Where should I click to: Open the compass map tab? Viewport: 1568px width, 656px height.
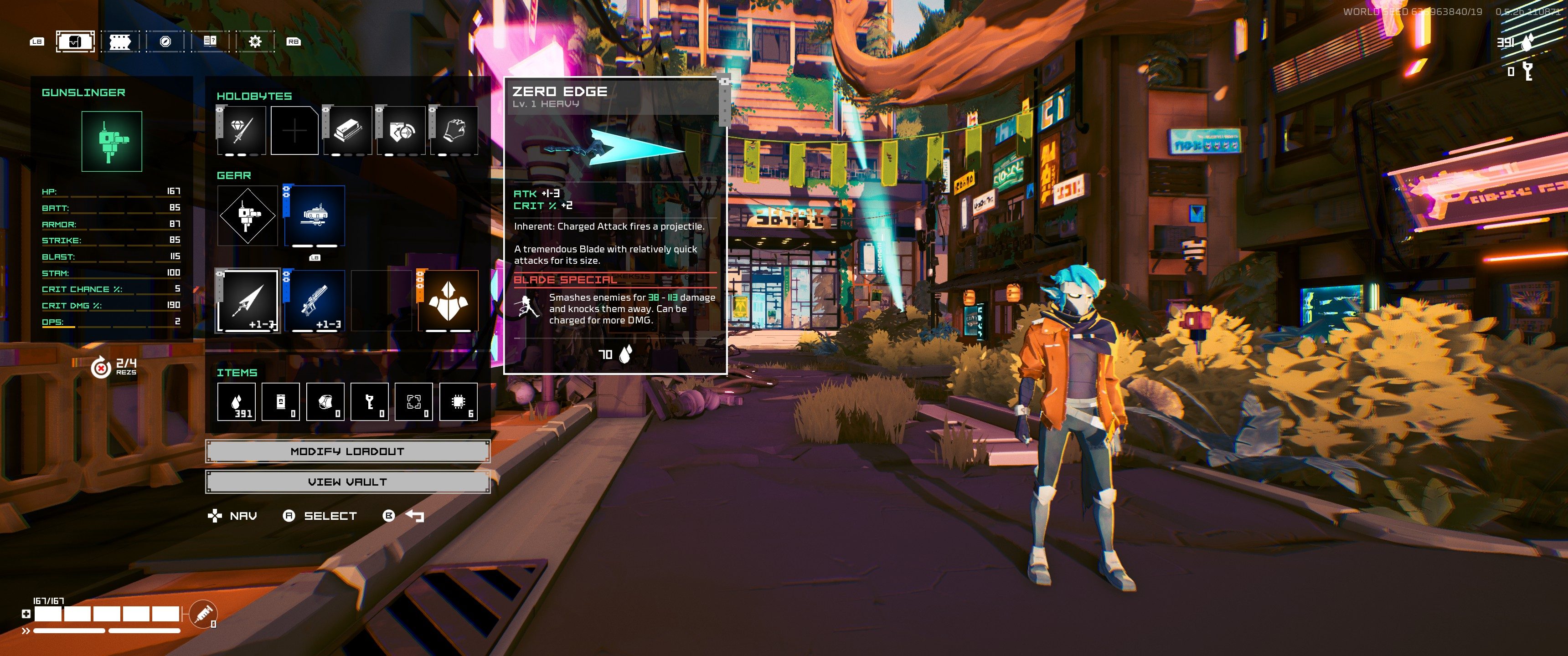(x=165, y=41)
